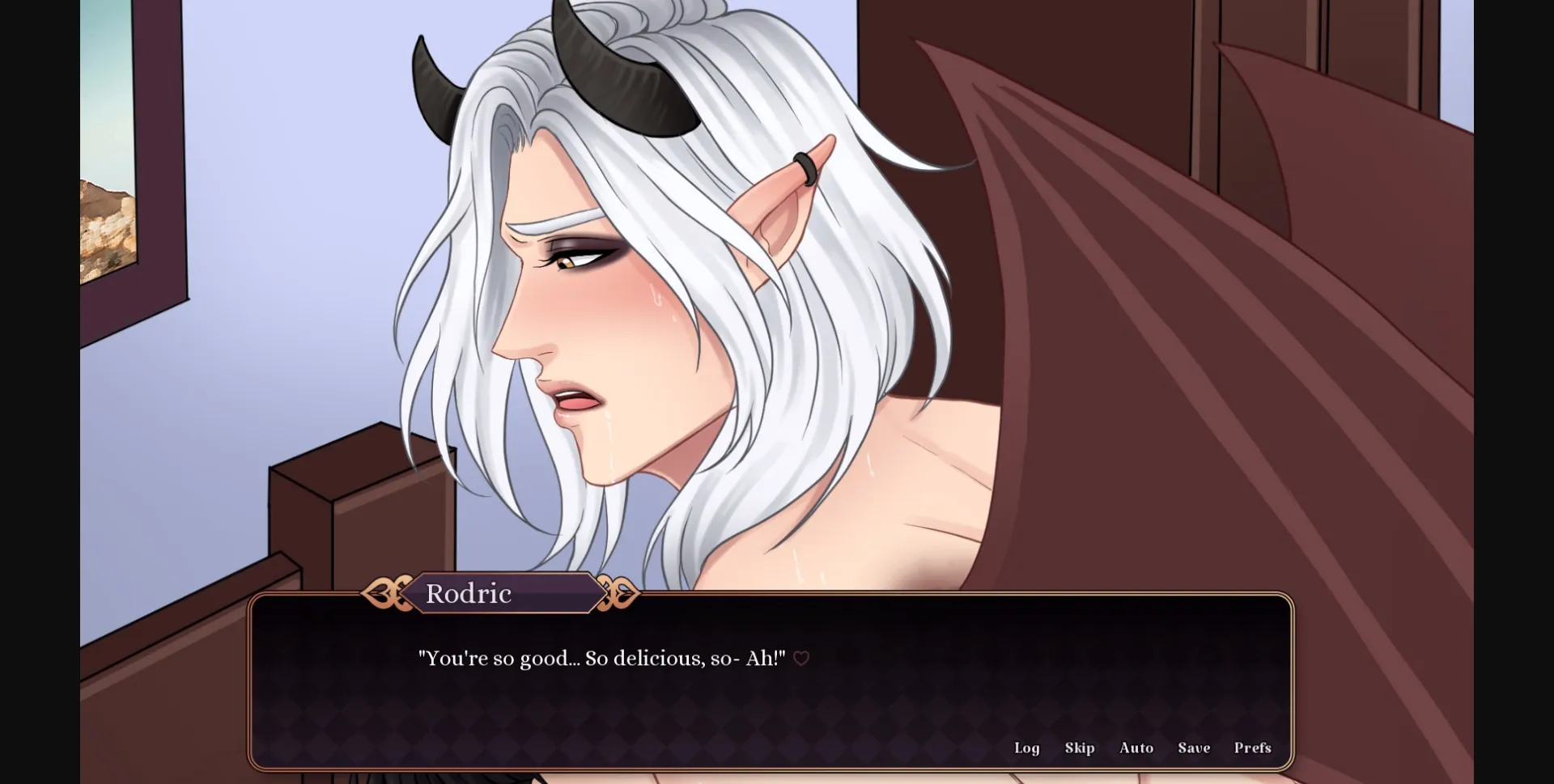Screen dimensions: 1554x784
Task: Click the heart icon after the dialogue line
Action: tap(800, 659)
